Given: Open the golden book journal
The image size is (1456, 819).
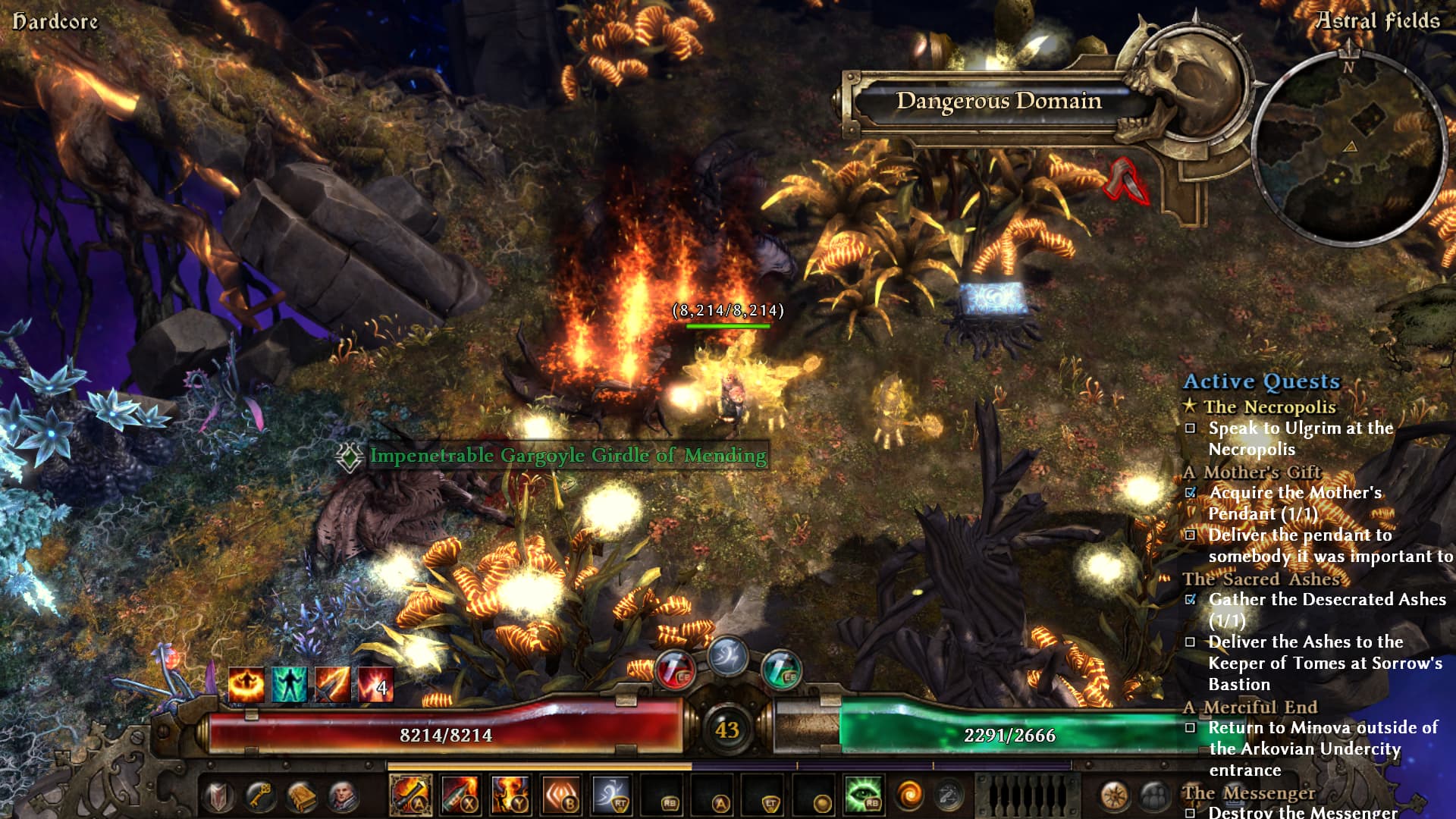Looking at the screenshot, I should tap(302, 796).
